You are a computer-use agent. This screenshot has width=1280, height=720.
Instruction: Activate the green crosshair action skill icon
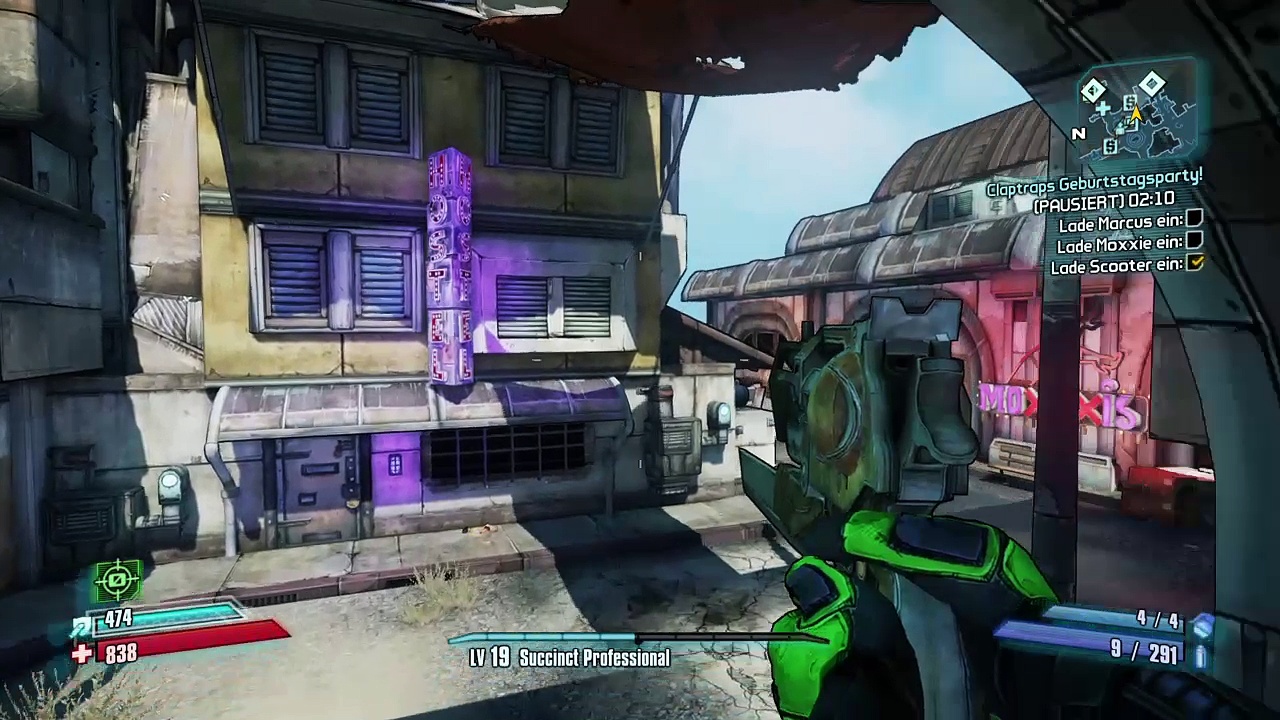pyautogui.click(x=118, y=579)
